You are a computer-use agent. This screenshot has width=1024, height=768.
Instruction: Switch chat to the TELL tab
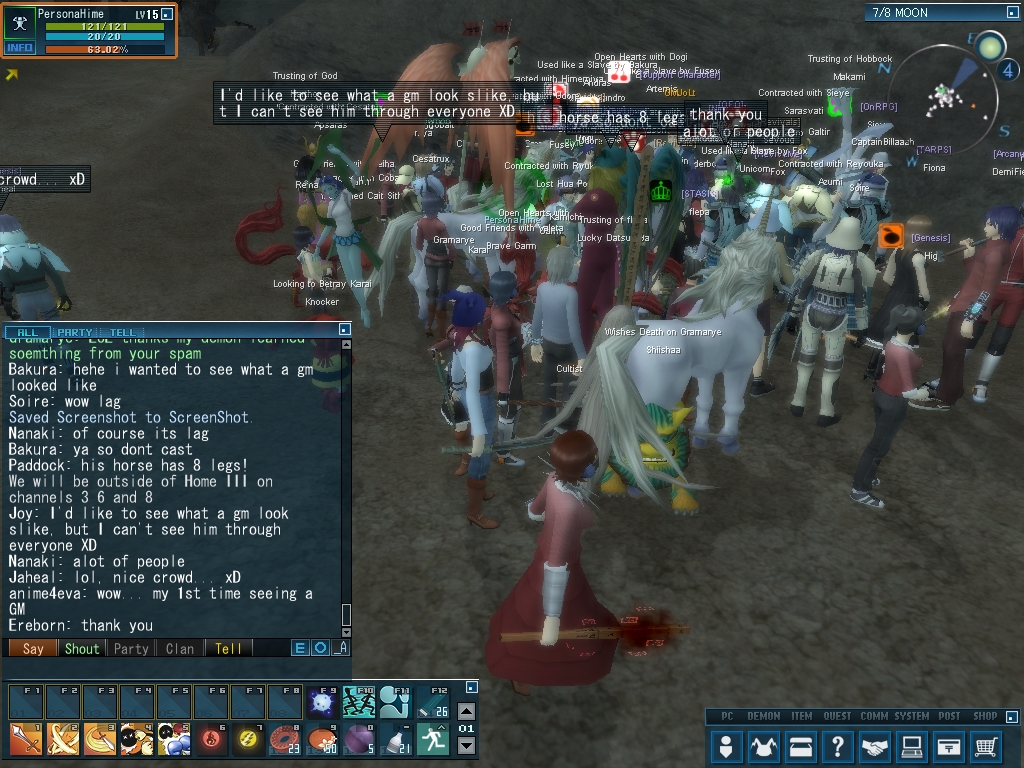click(x=122, y=332)
